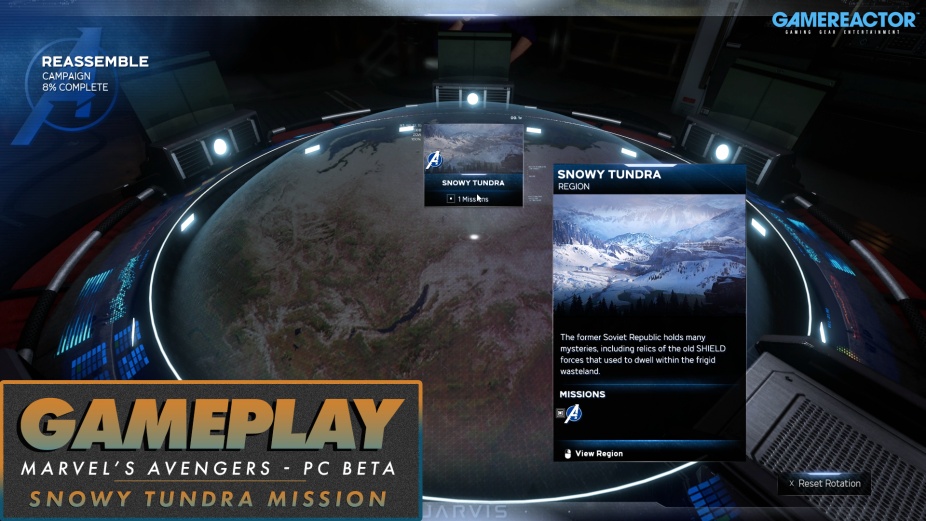Select the Avengers mission icon under Missions

(573, 414)
